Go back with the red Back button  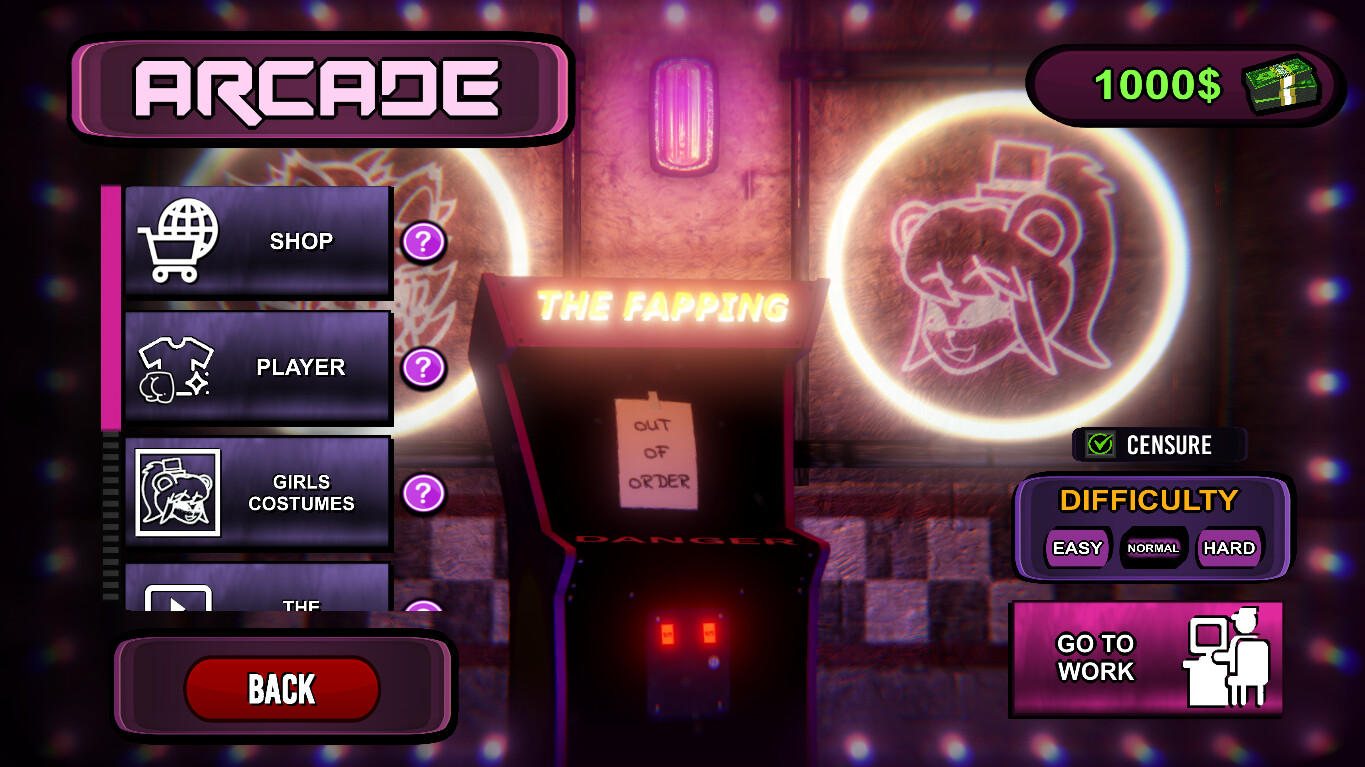(282, 689)
